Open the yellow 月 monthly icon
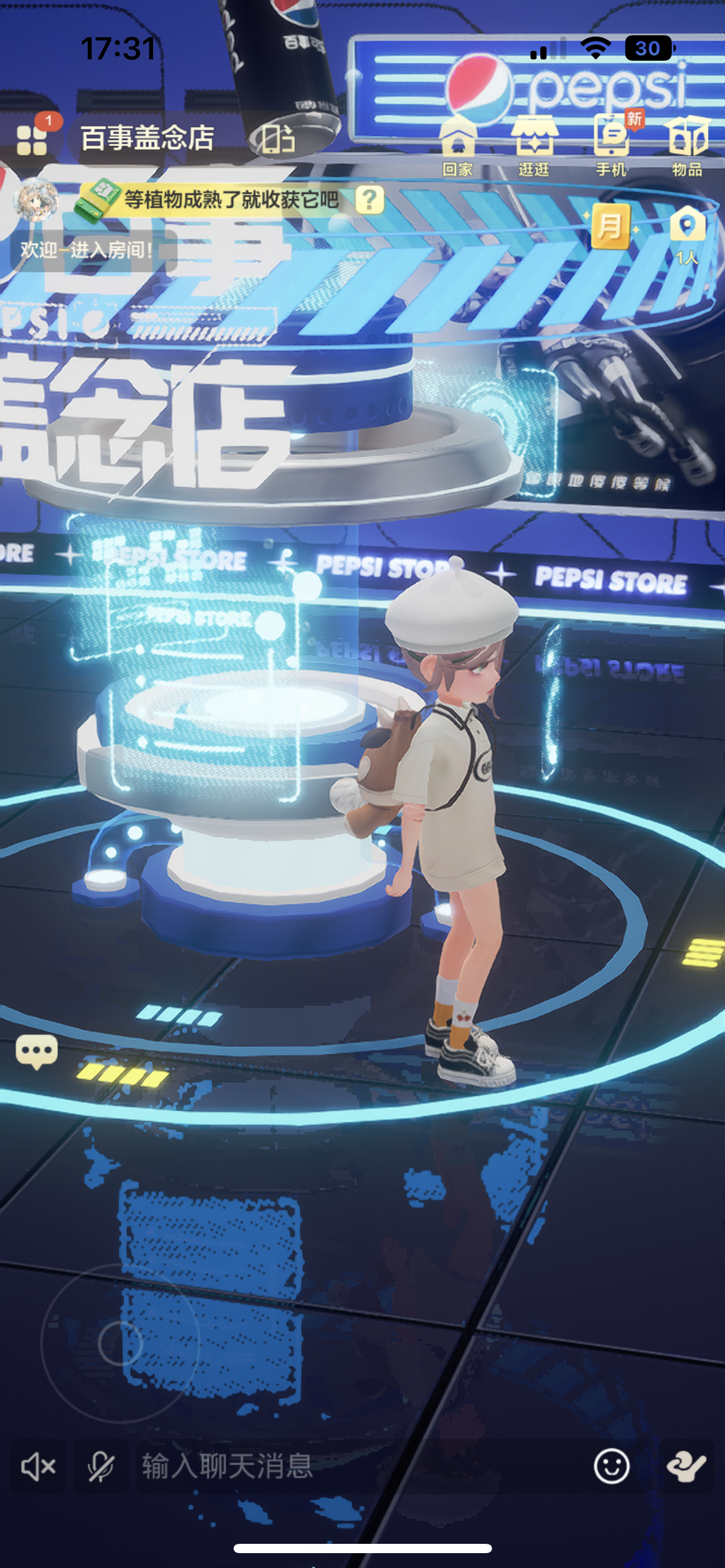This screenshot has width=725, height=1568. [610, 226]
